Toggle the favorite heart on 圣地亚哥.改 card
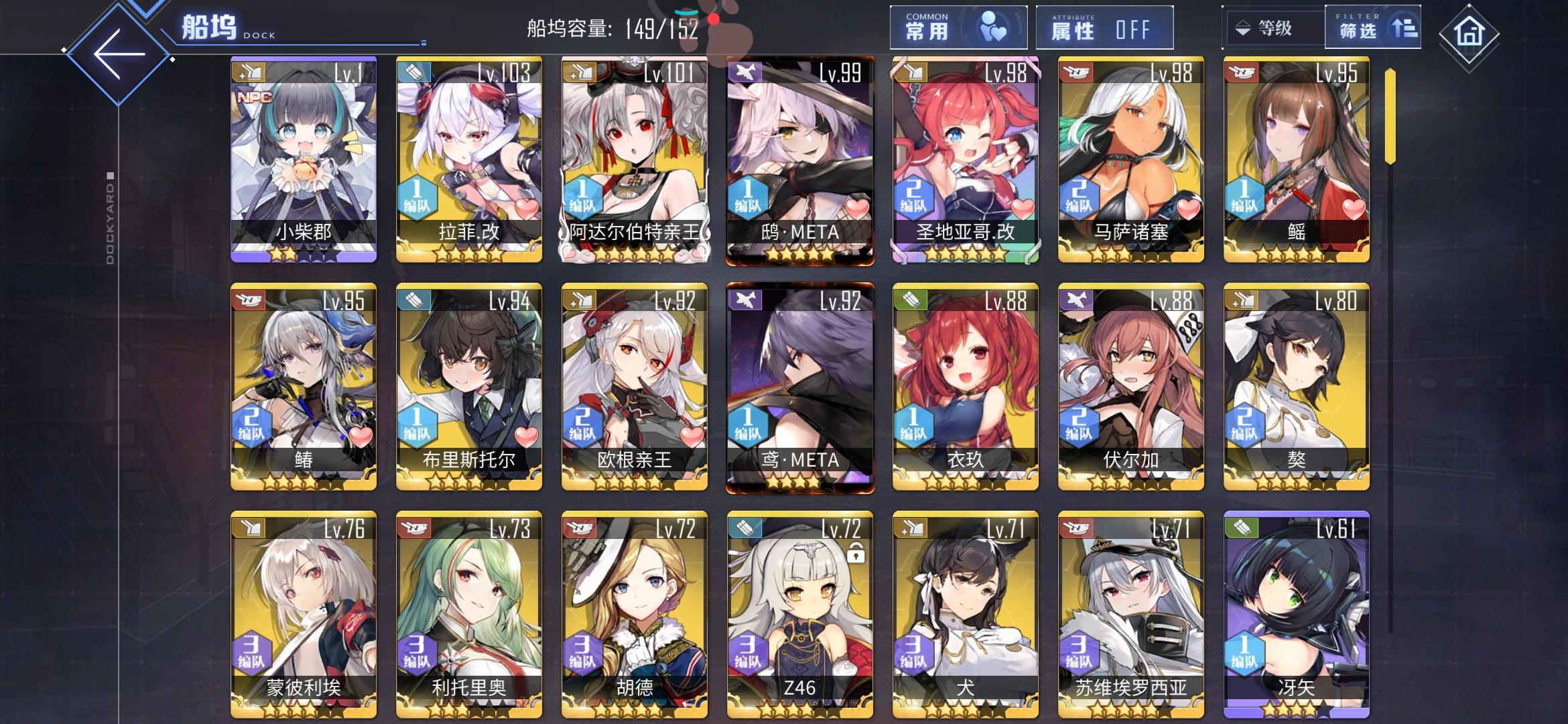This screenshot has height=724, width=1568. pyautogui.click(x=1023, y=208)
